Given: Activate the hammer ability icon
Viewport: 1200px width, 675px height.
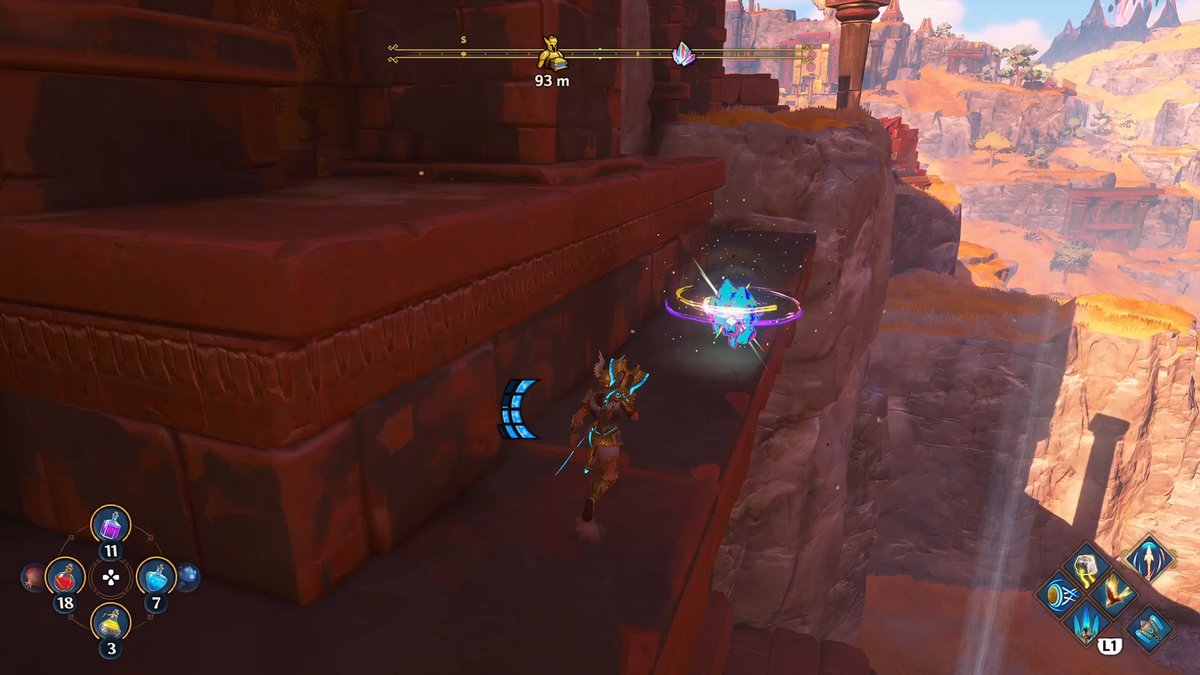Looking at the screenshot, I should click(1149, 628).
